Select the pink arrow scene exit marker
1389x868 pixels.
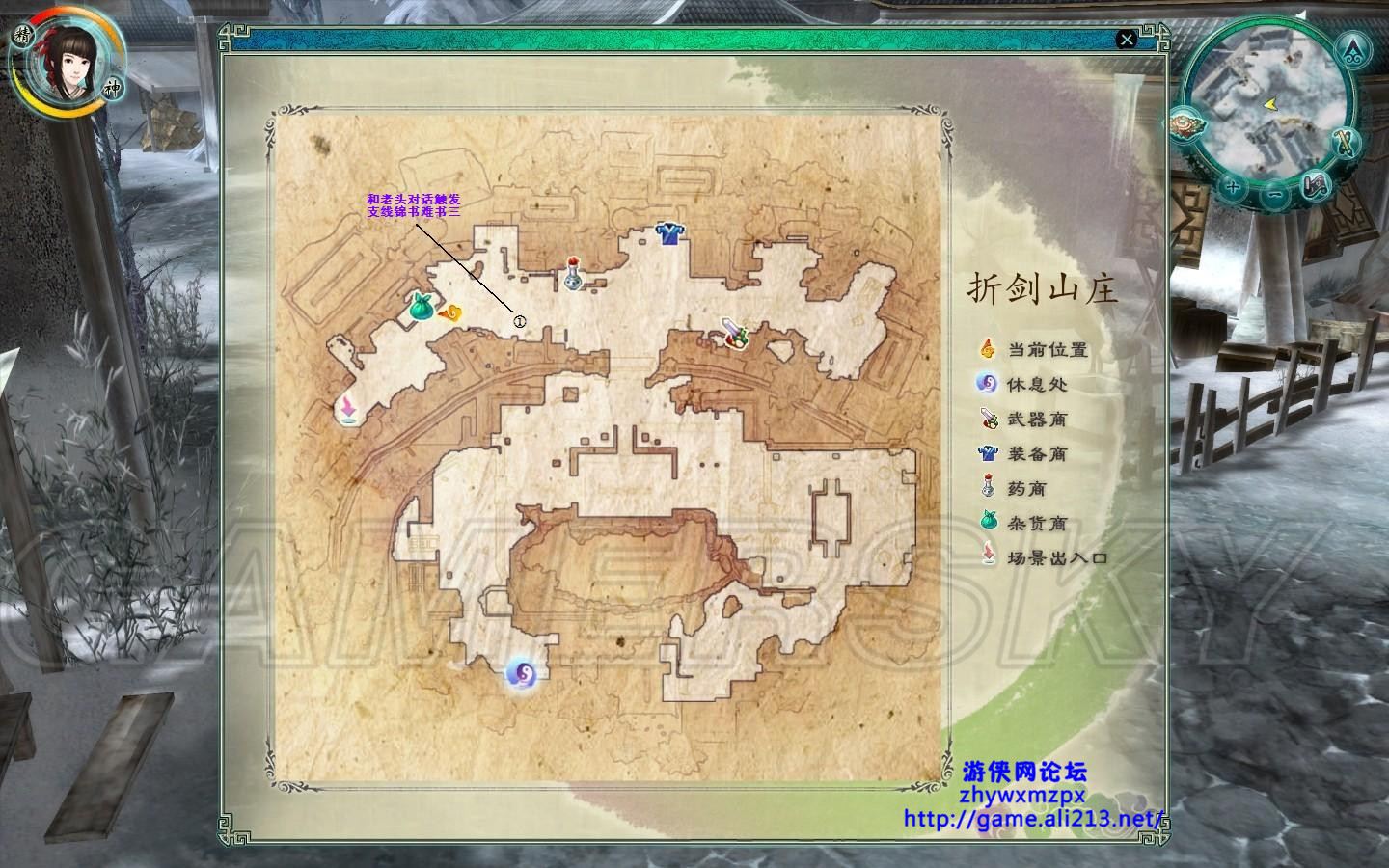pyautogui.click(x=347, y=410)
